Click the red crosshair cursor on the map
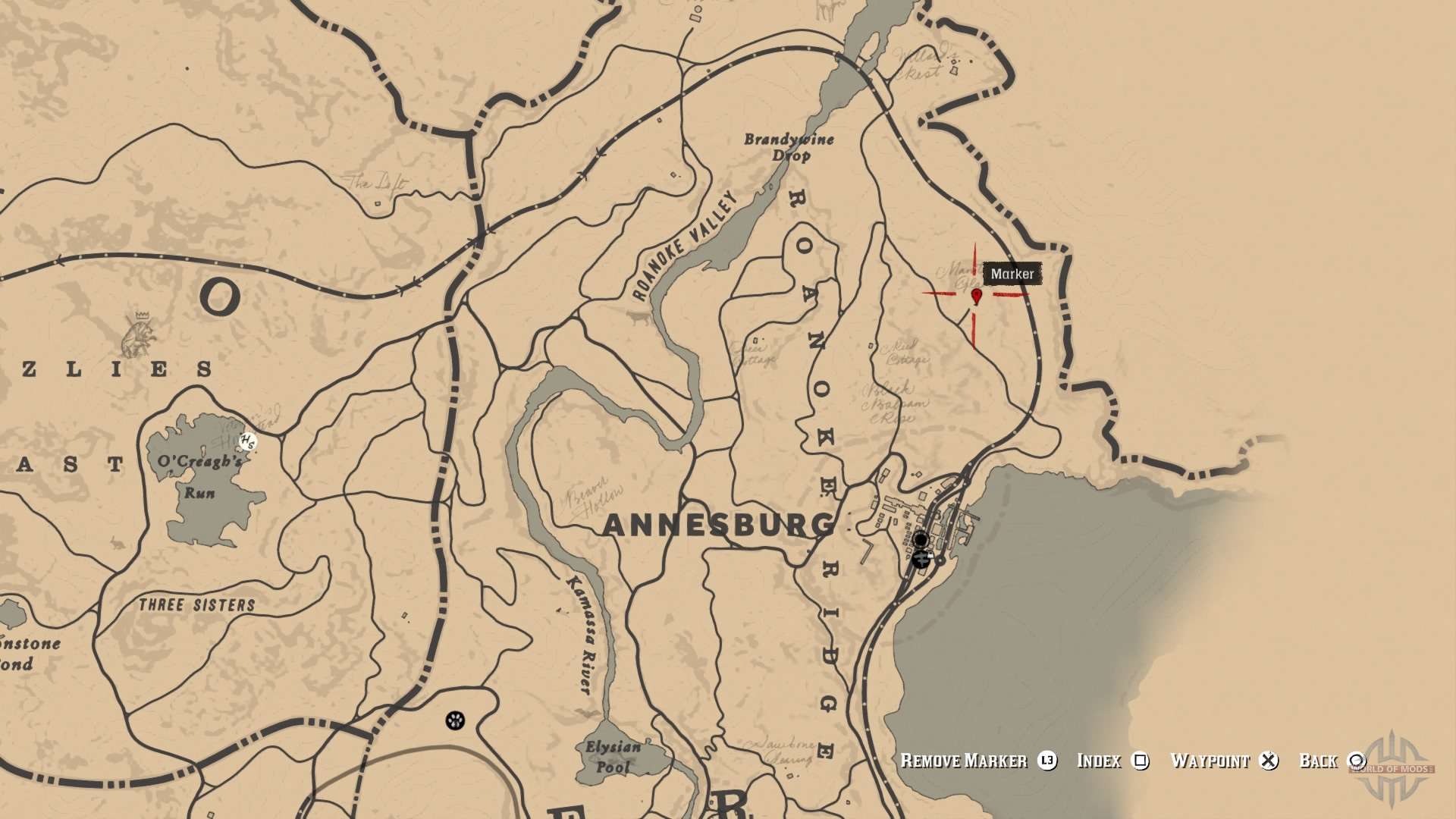Image resolution: width=1456 pixels, height=819 pixels. [974, 296]
